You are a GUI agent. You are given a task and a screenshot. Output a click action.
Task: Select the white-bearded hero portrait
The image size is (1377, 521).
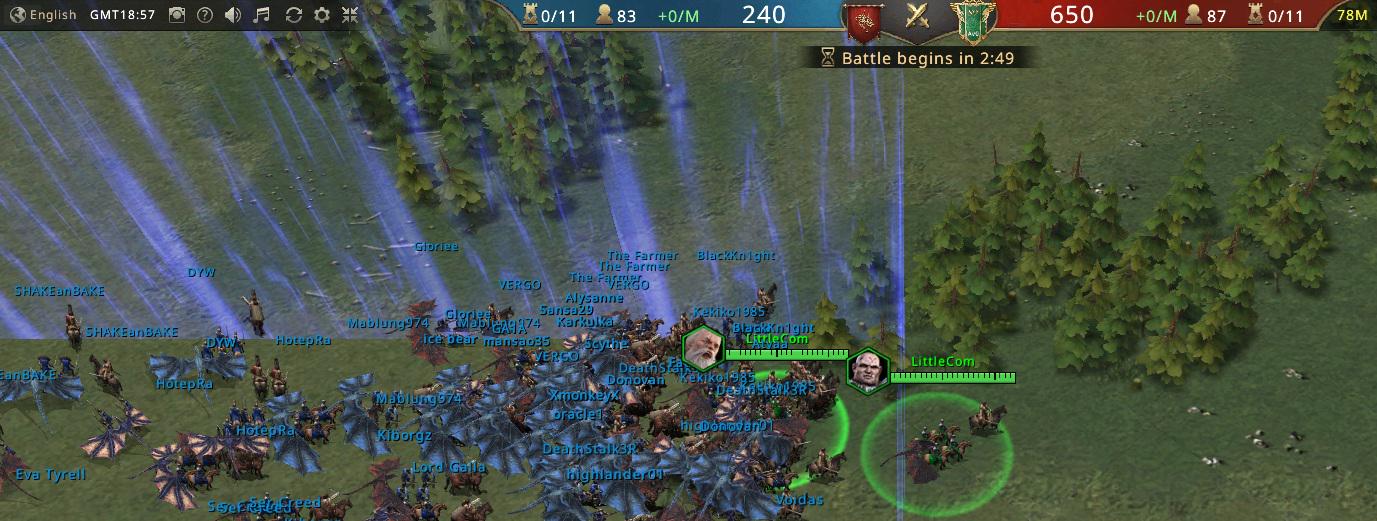(x=702, y=347)
